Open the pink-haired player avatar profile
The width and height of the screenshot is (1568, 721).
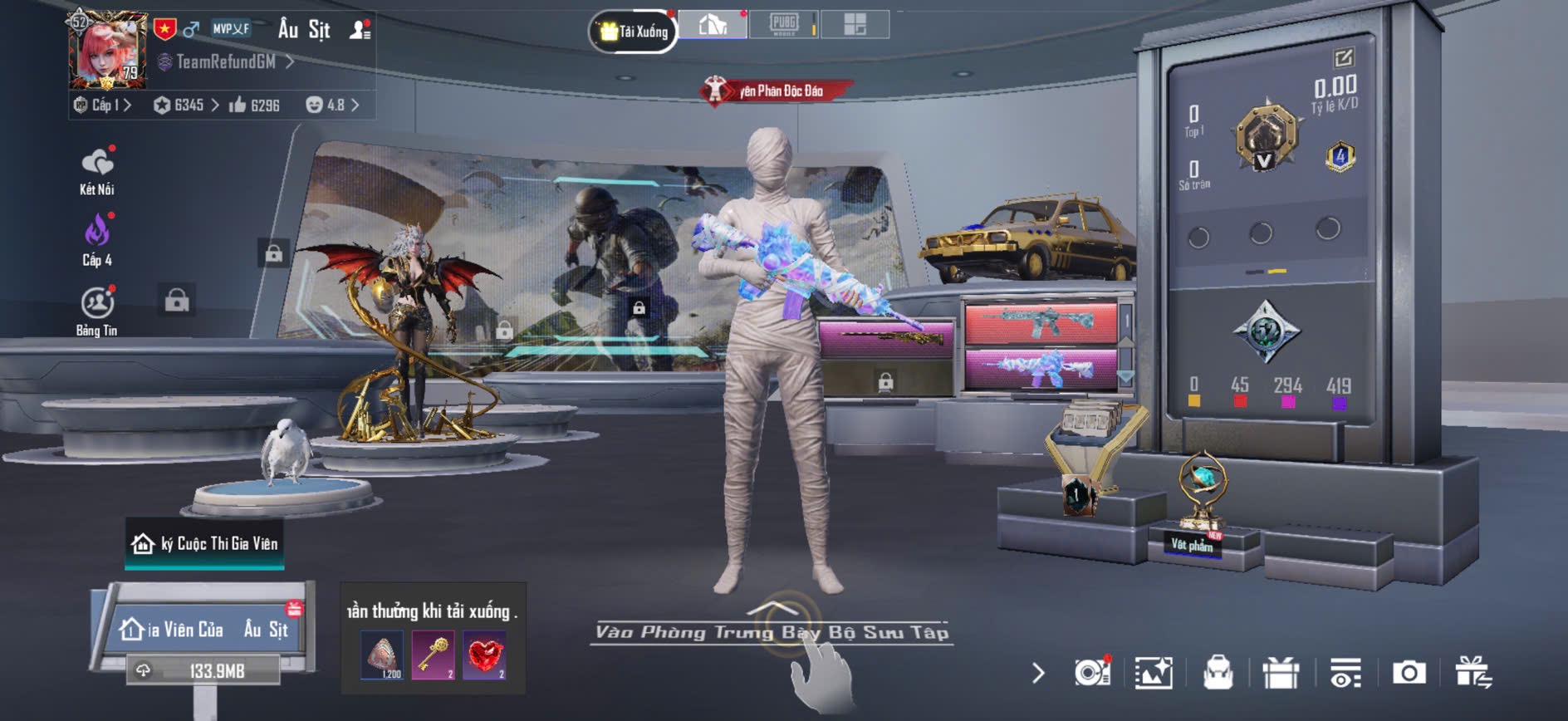click(108, 50)
